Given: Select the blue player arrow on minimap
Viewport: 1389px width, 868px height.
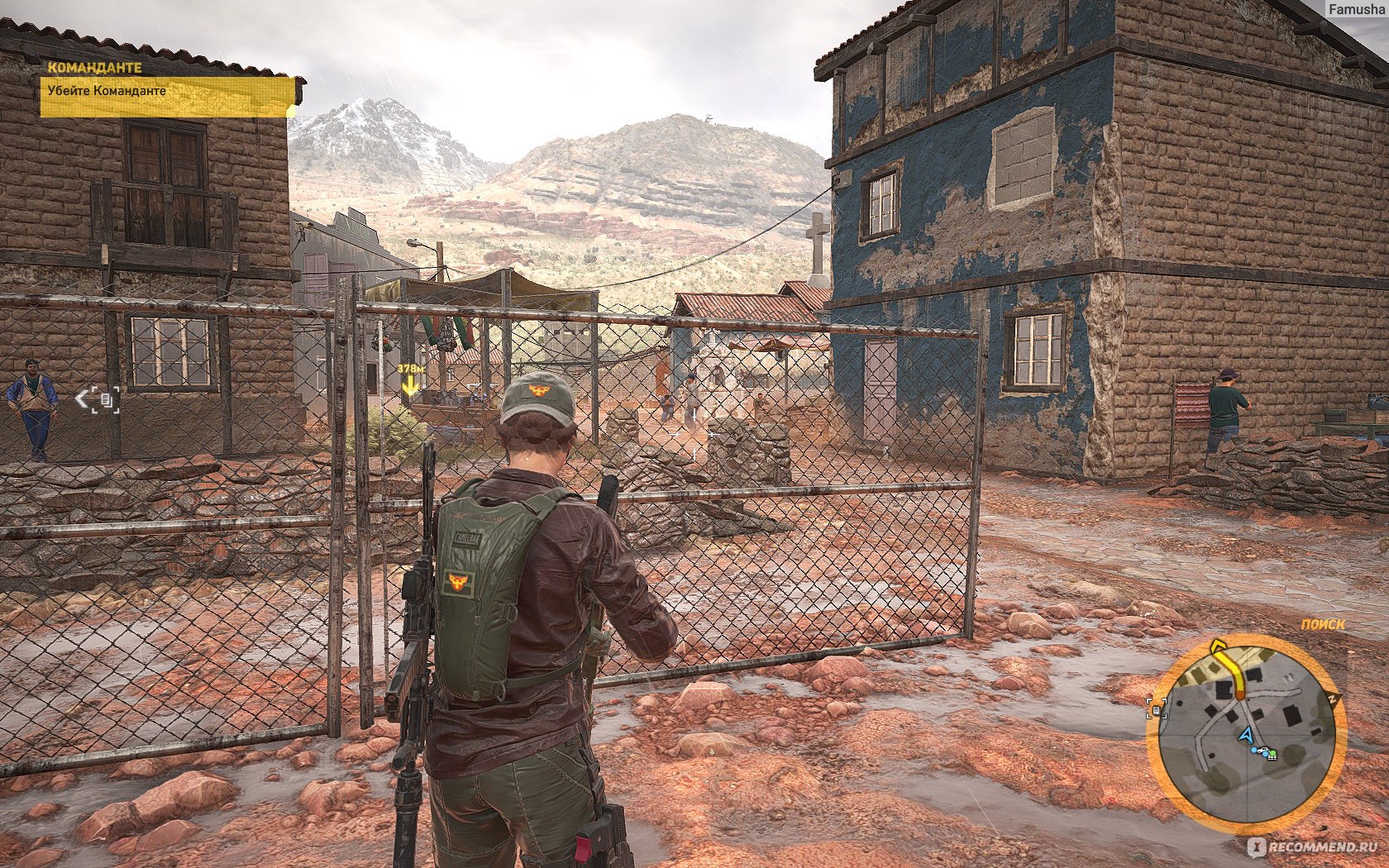Looking at the screenshot, I should click(1245, 733).
